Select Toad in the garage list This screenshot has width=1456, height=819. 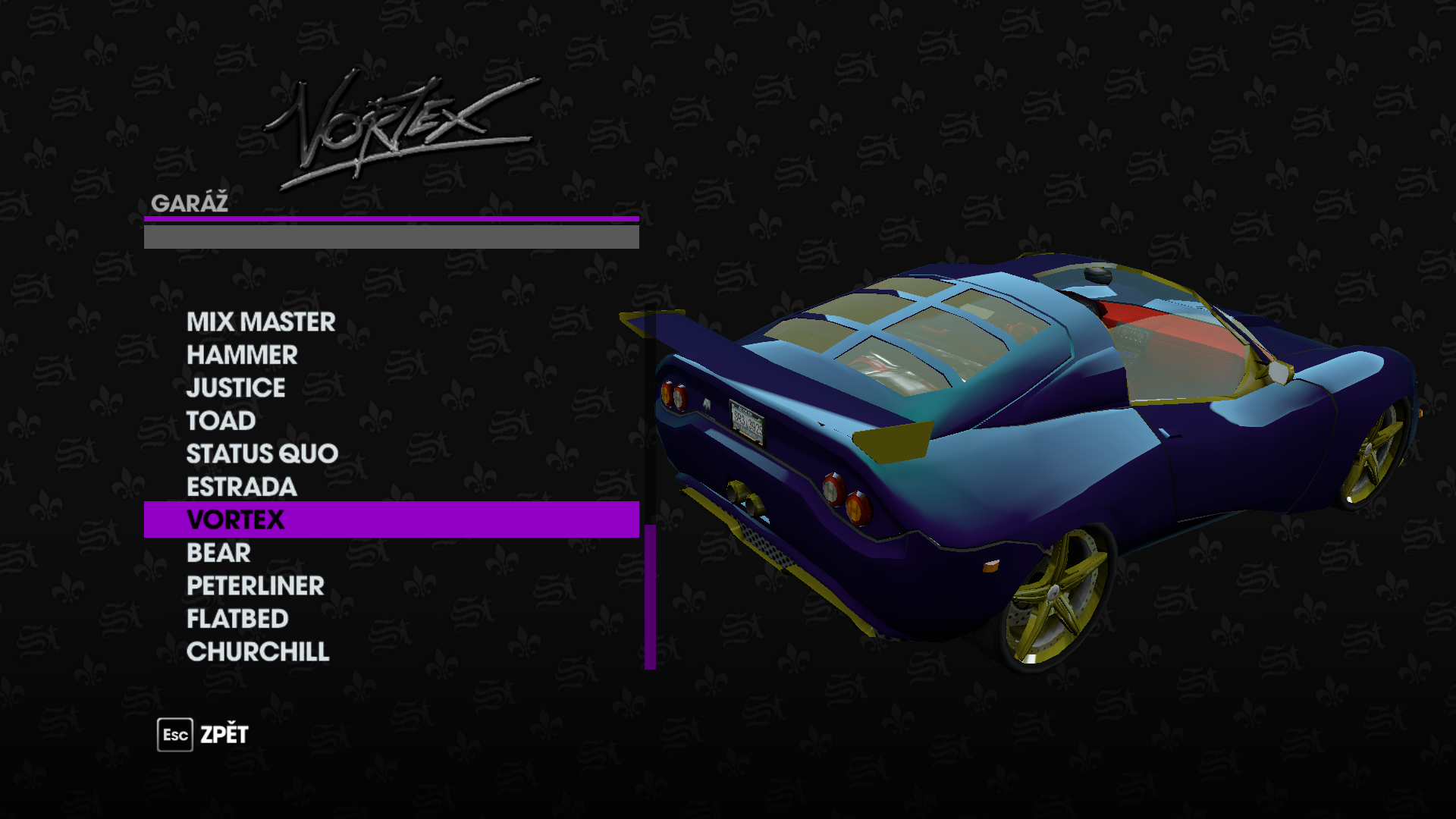(221, 421)
